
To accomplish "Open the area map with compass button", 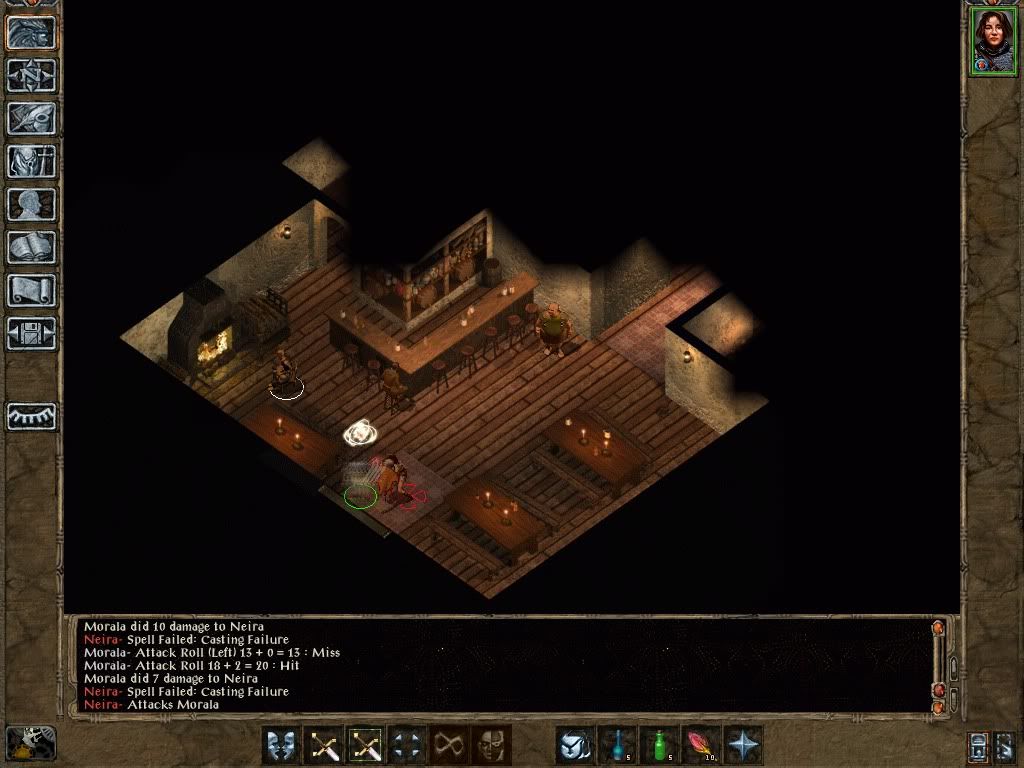I will pos(31,74).
